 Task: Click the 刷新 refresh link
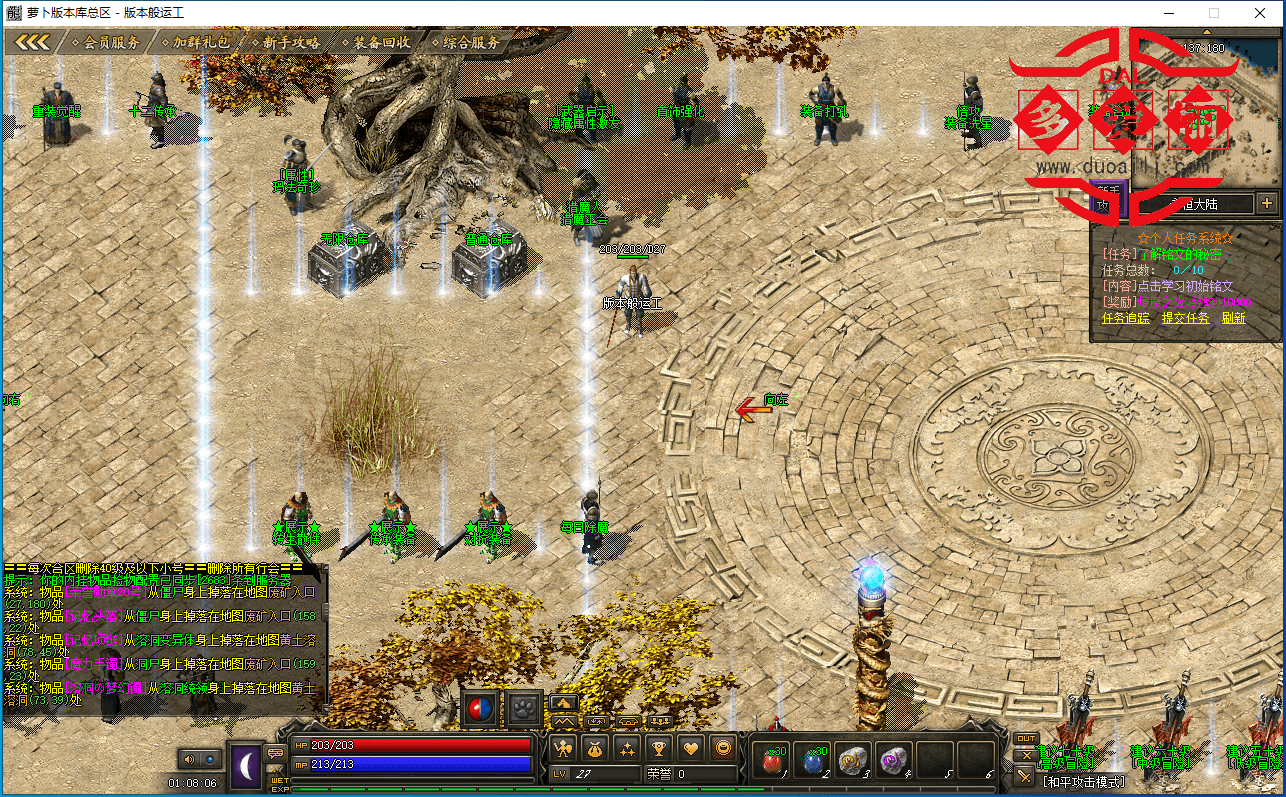coord(1233,318)
